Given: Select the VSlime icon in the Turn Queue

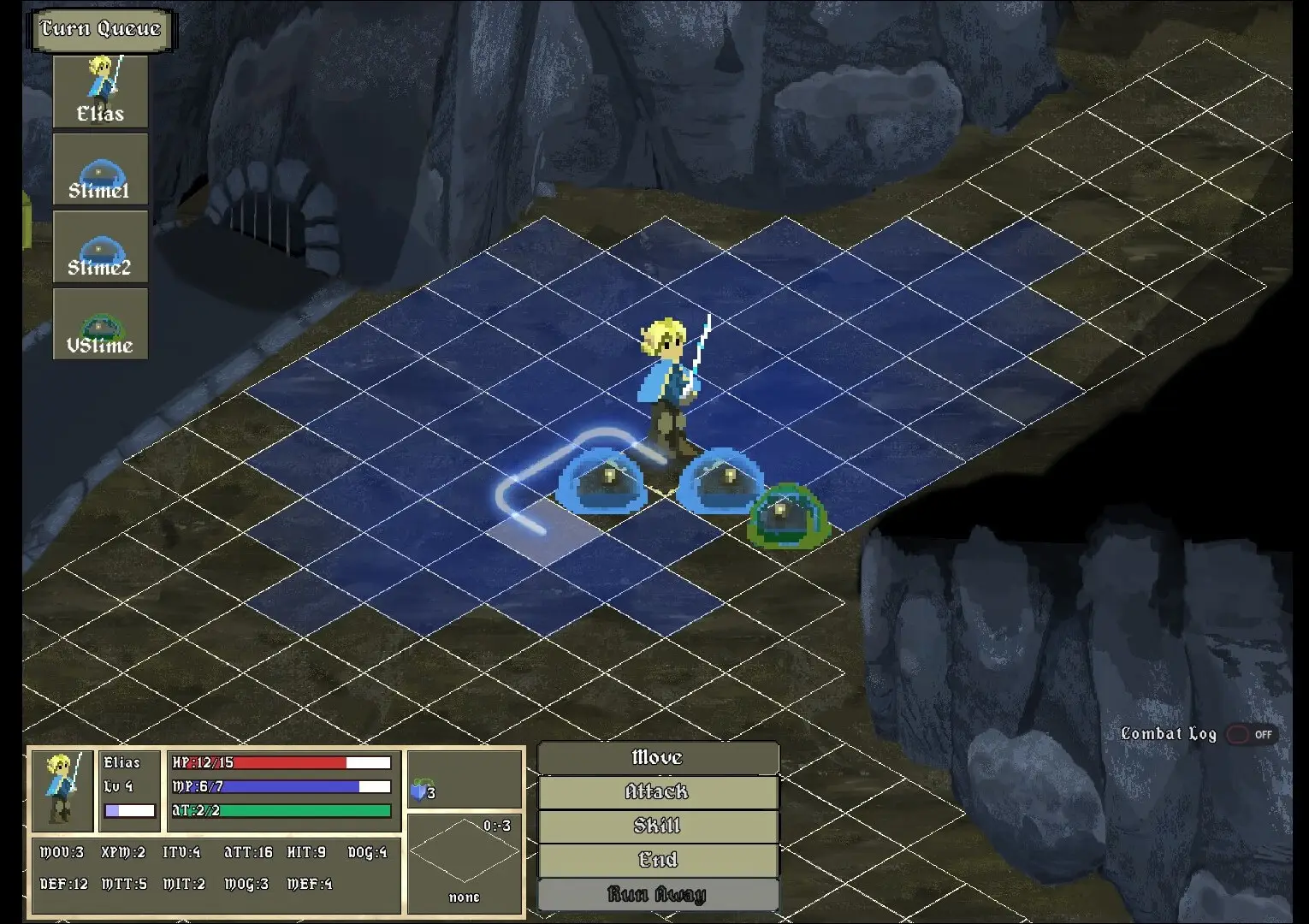Looking at the screenshot, I should click(x=100, y=324).
